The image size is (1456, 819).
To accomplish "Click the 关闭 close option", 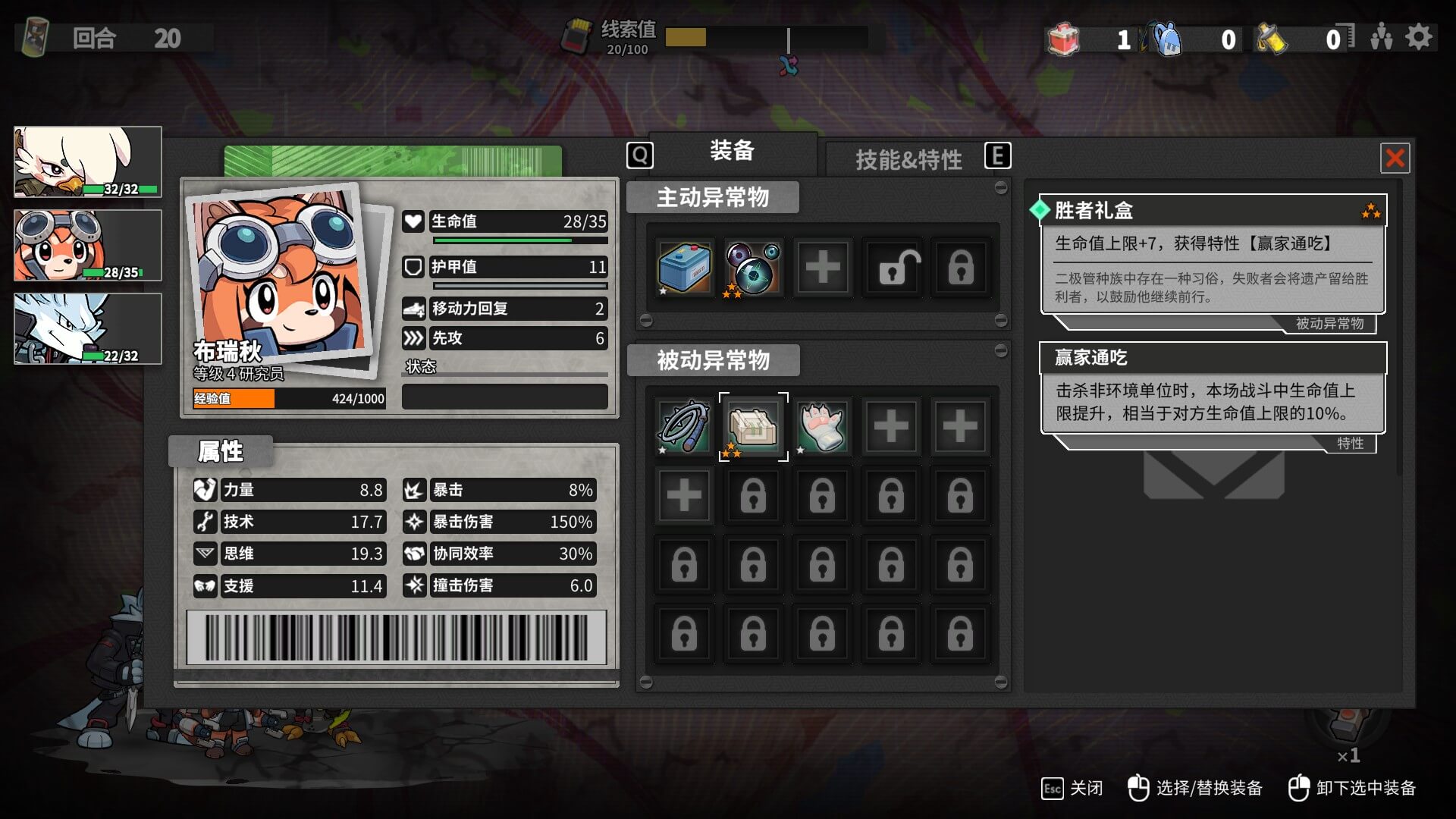I will tap(1072, 789).
